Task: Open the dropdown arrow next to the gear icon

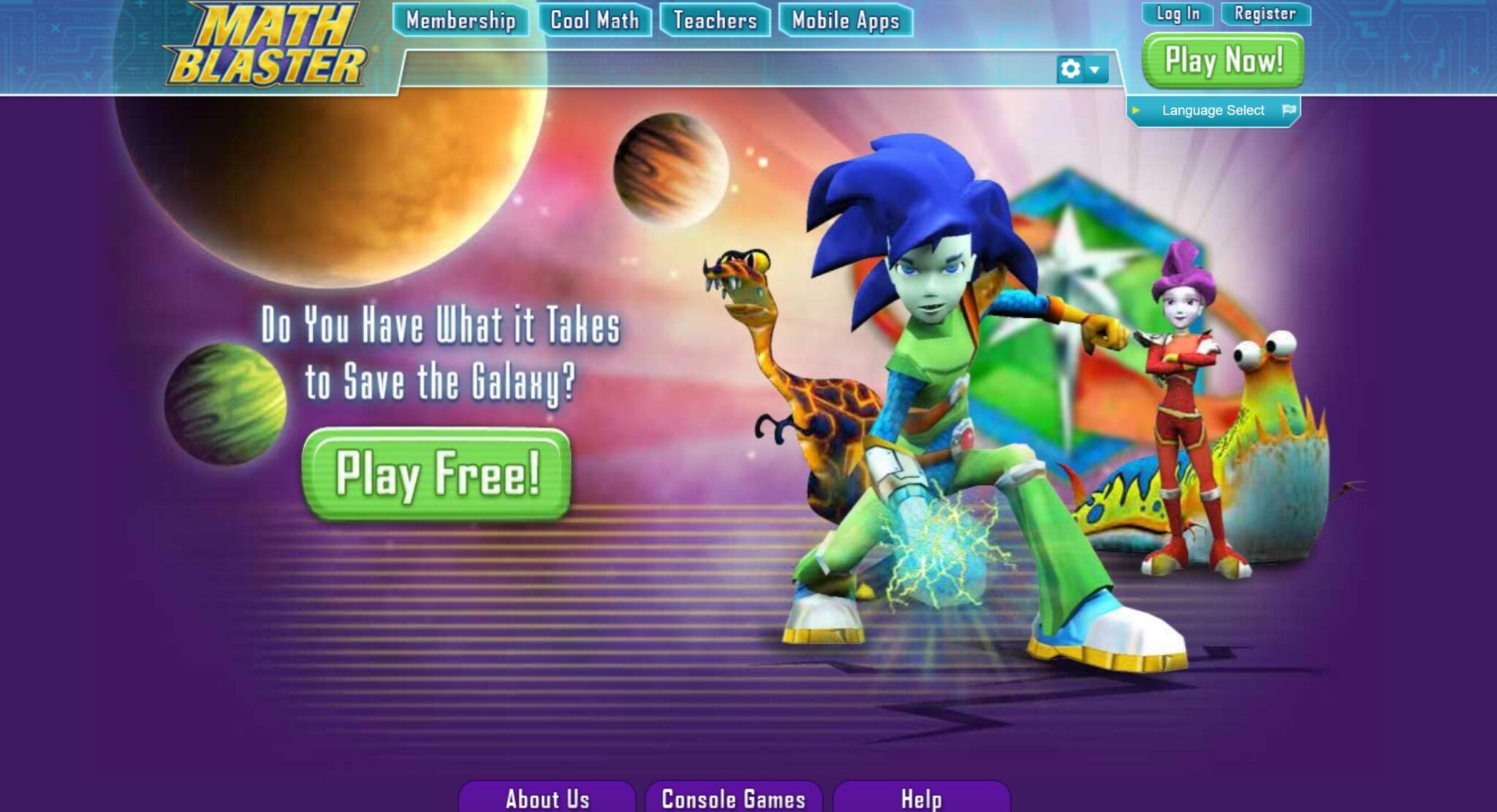Action: tap(1094, 70)
